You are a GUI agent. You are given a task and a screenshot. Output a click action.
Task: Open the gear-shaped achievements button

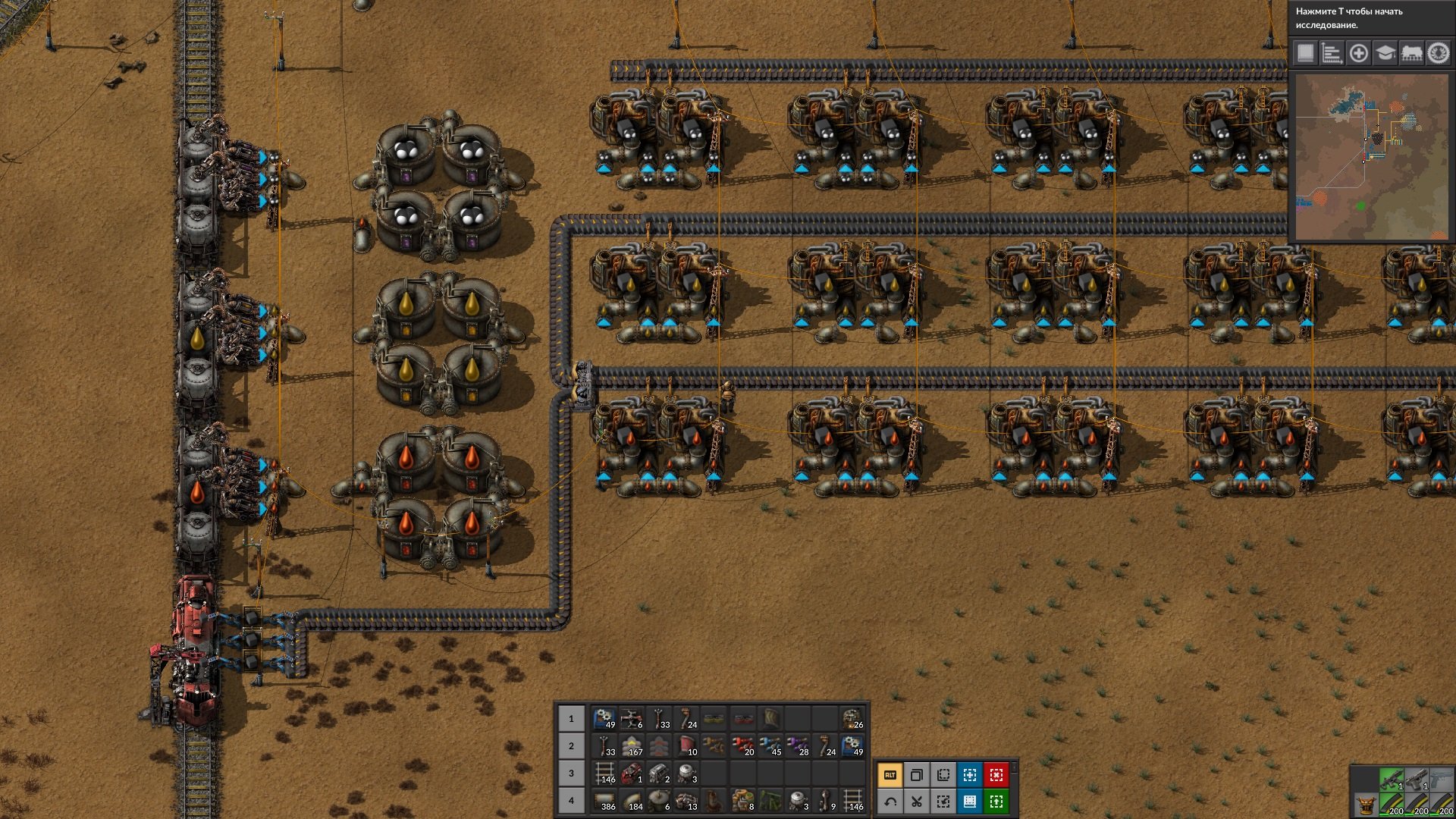(x=1438, y=53)
